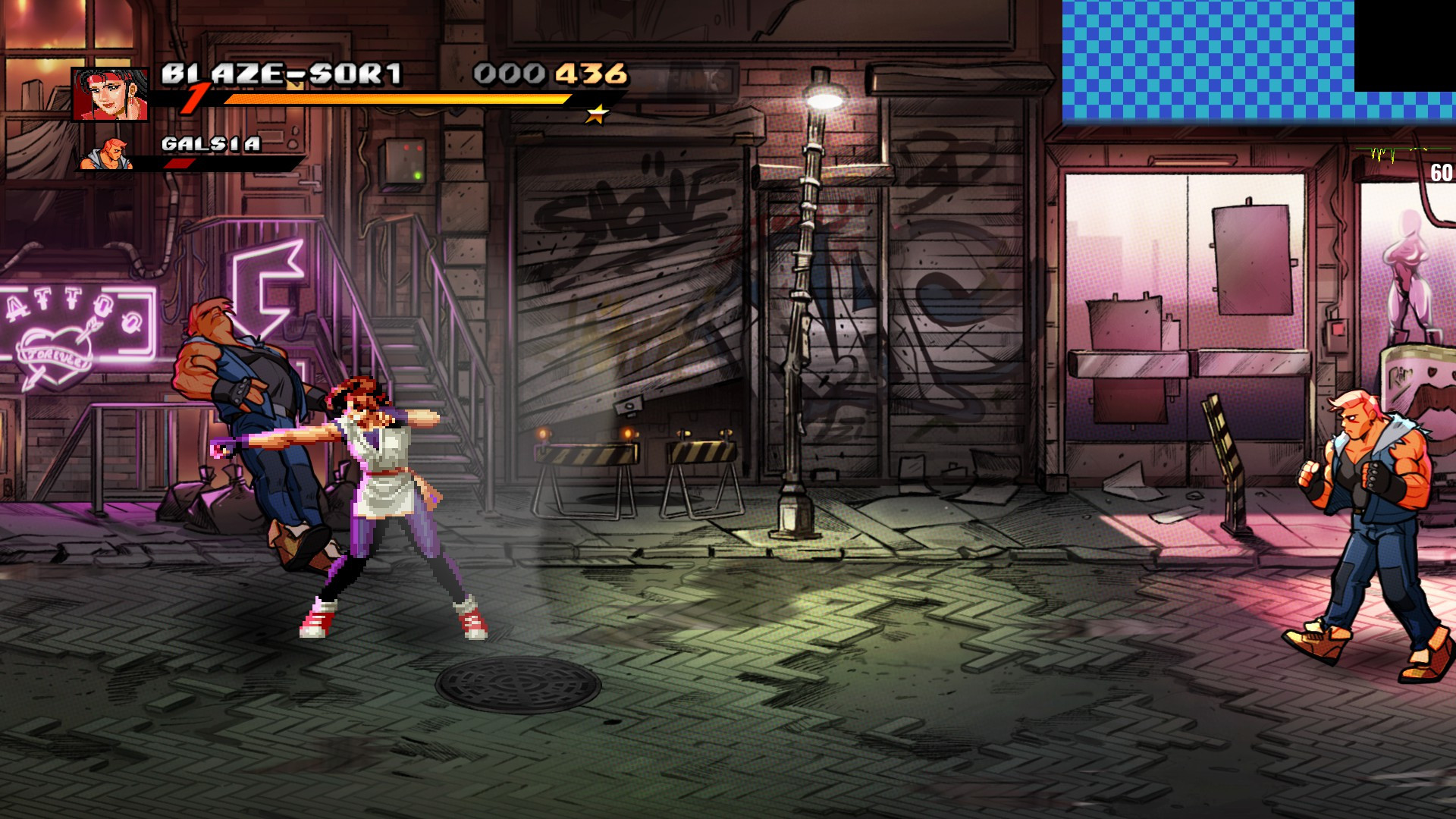The height and width of the screenshot is (819, 1456).
Task: Click the manhole cover on the street
Action: click(x=517, y=686)
